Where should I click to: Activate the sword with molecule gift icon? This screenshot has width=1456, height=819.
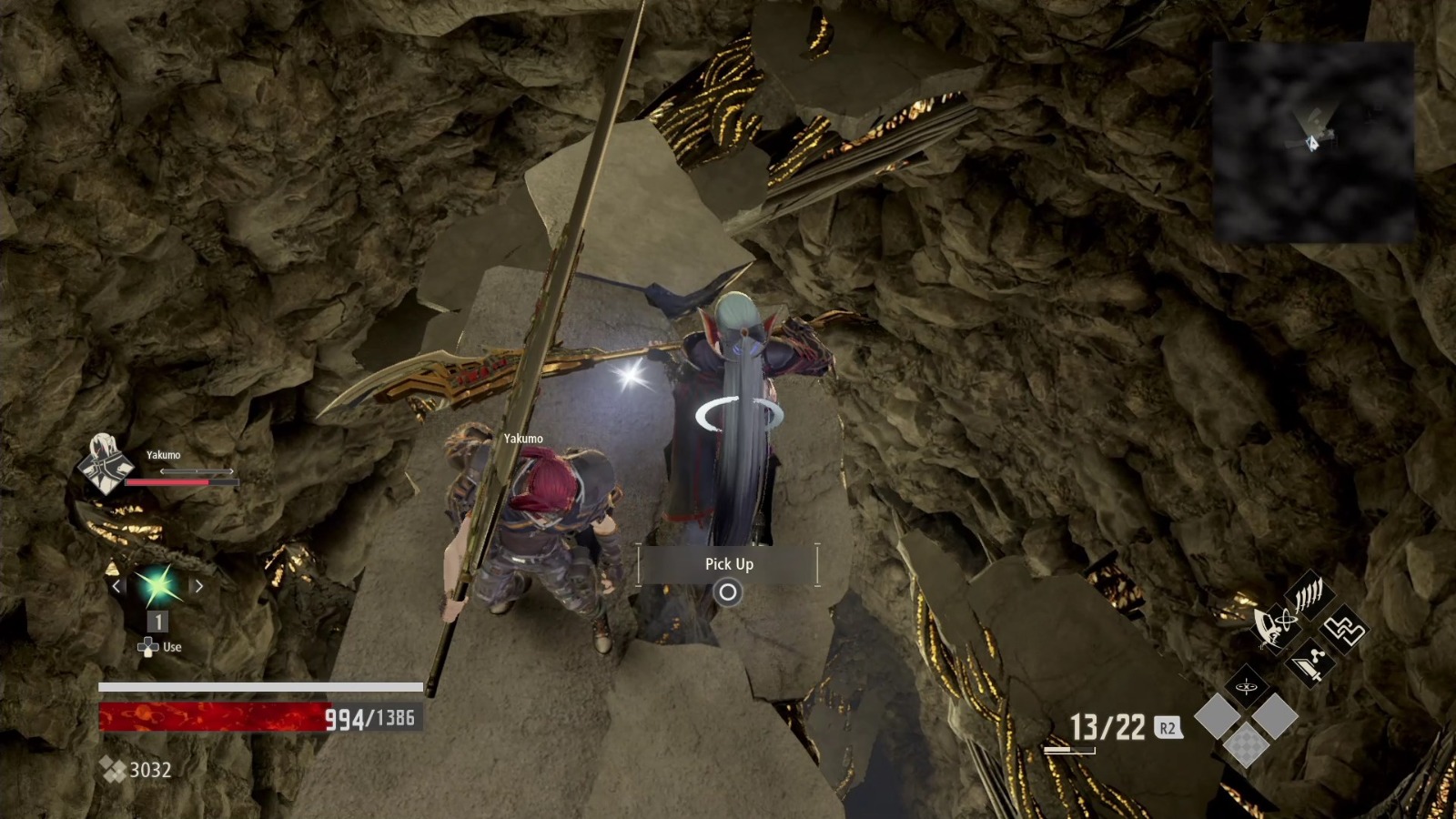pos(1310,664)
